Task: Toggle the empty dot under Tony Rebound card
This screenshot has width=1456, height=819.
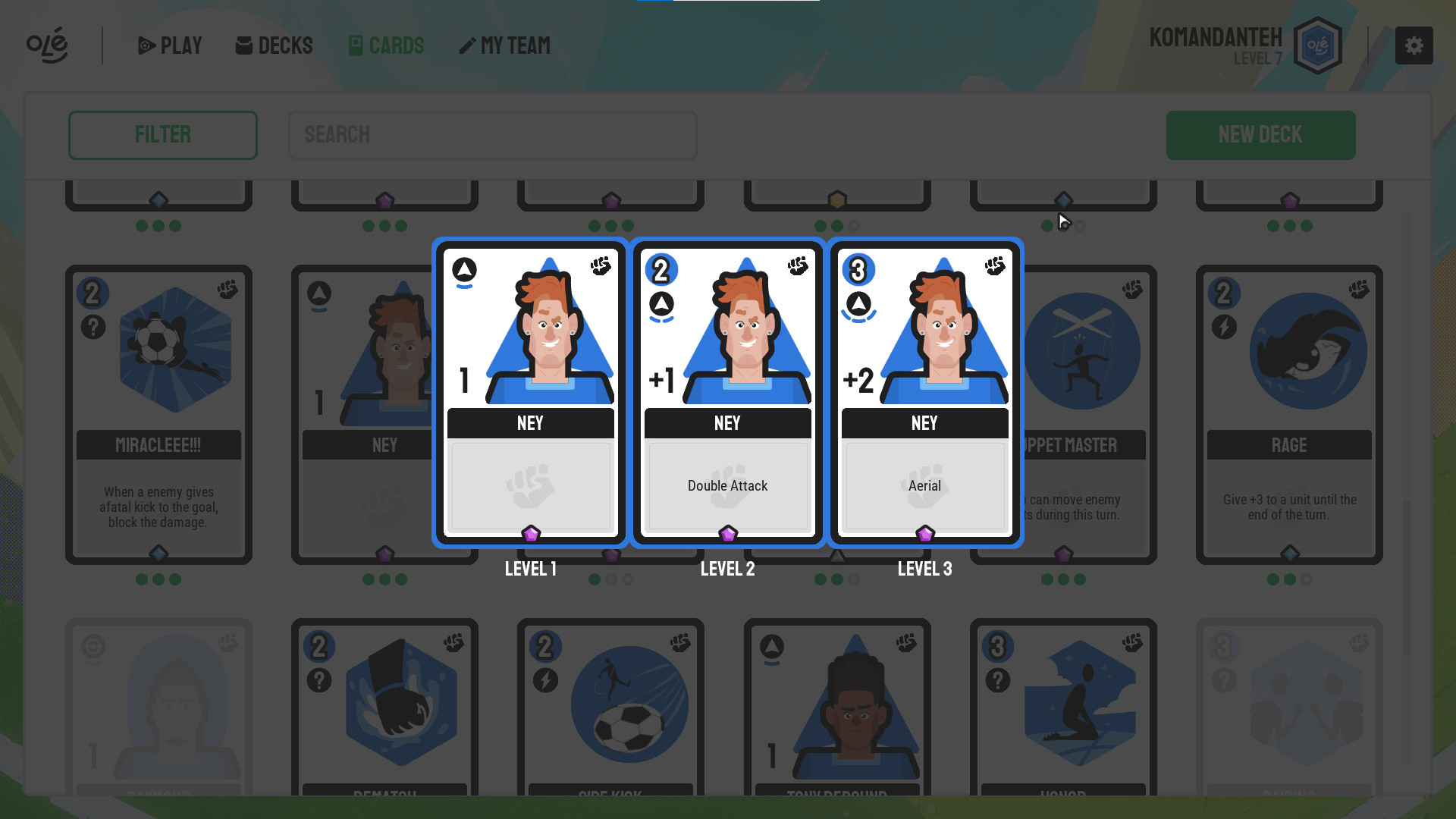Action: [854, 579]
